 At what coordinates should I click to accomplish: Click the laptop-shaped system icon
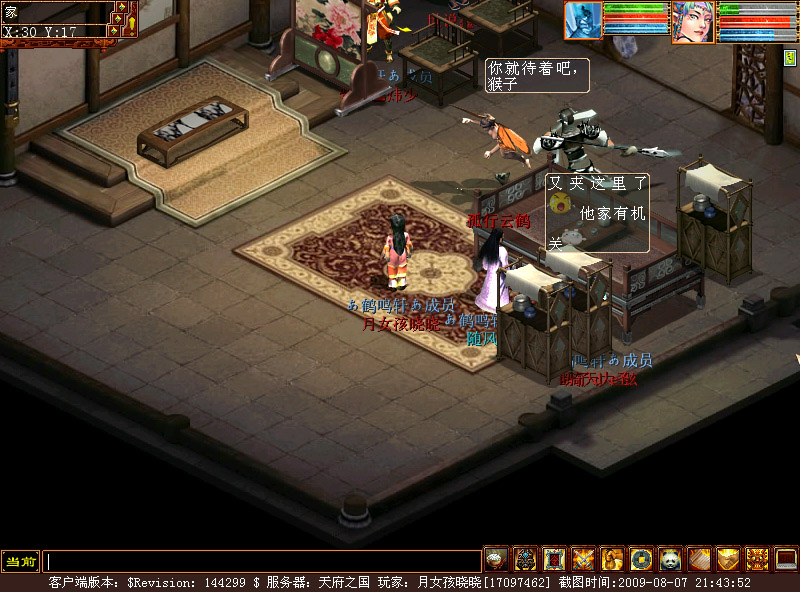pos(786,559)
